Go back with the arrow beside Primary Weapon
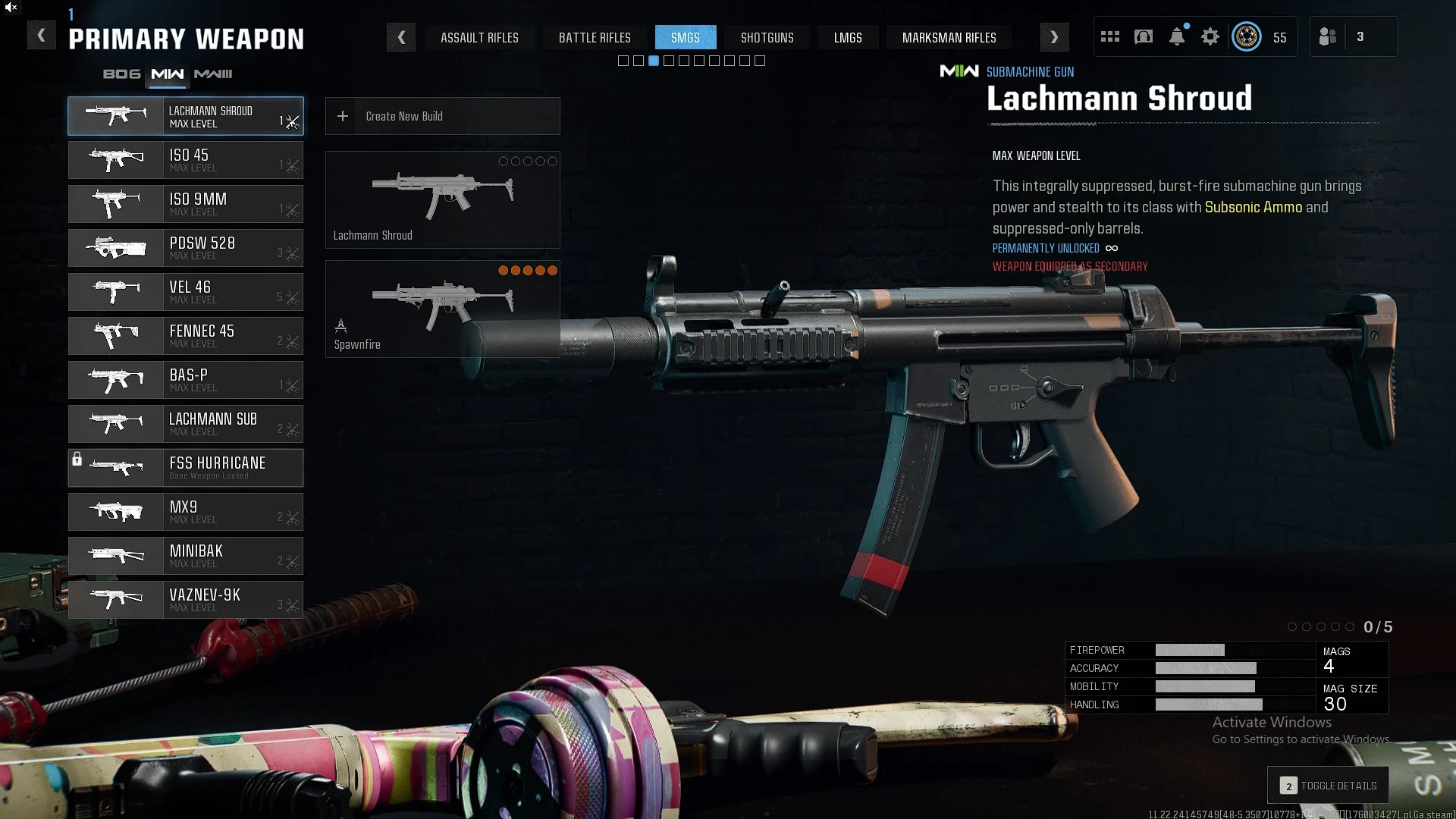1456x819 pixels. pyautogui.click(x=42, y=36)
